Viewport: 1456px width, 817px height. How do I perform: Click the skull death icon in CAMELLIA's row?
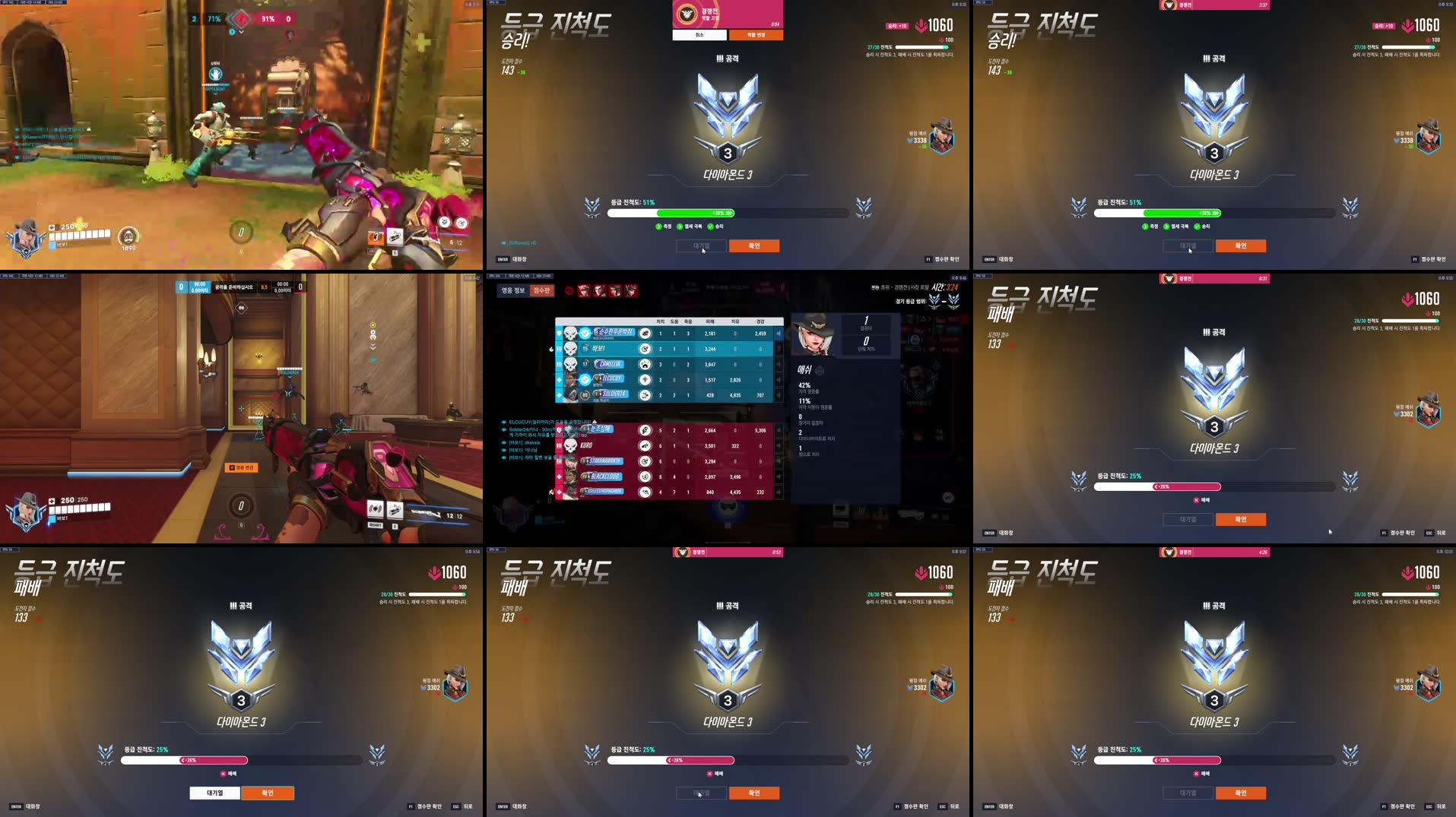tap(570, 364)
